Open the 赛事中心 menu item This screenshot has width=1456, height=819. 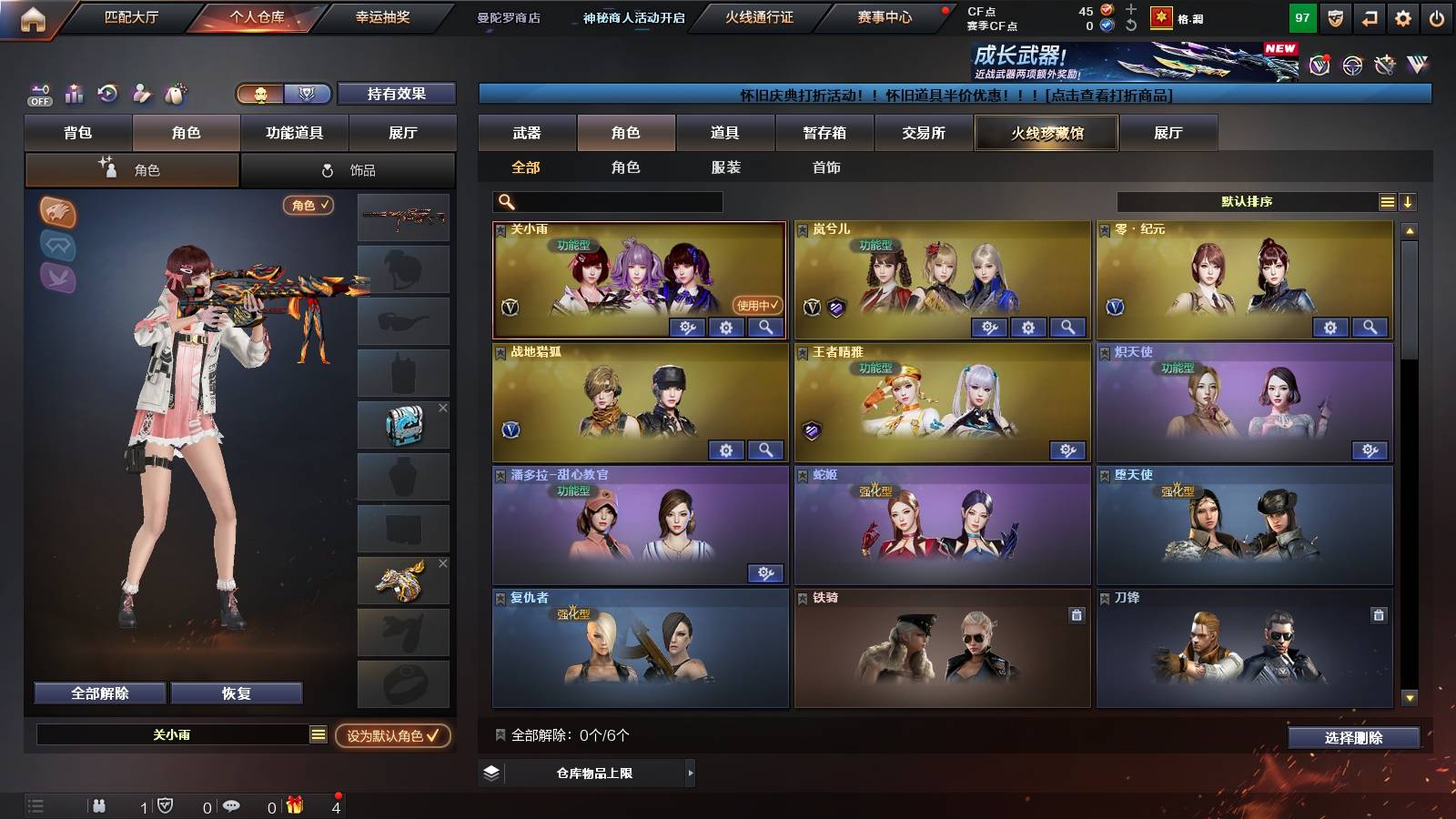pos(881,16)
